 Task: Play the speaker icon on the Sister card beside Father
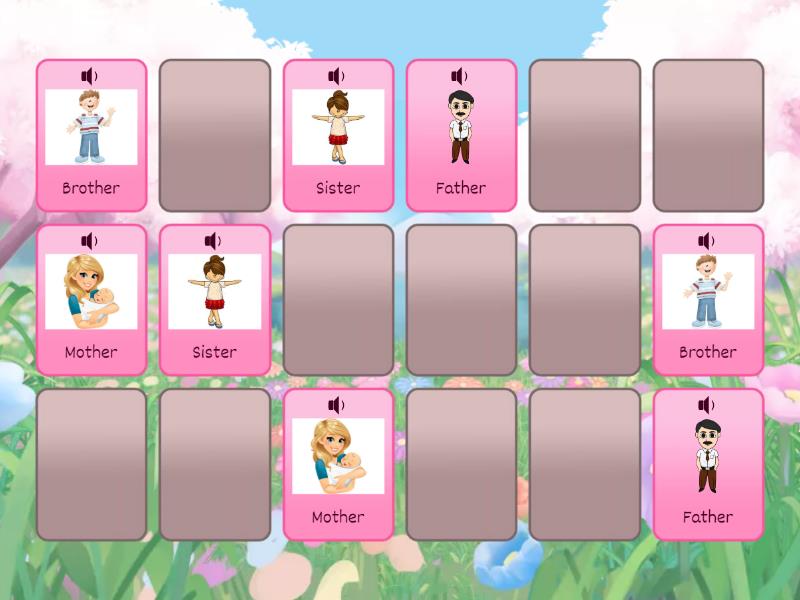pos(337,76)
